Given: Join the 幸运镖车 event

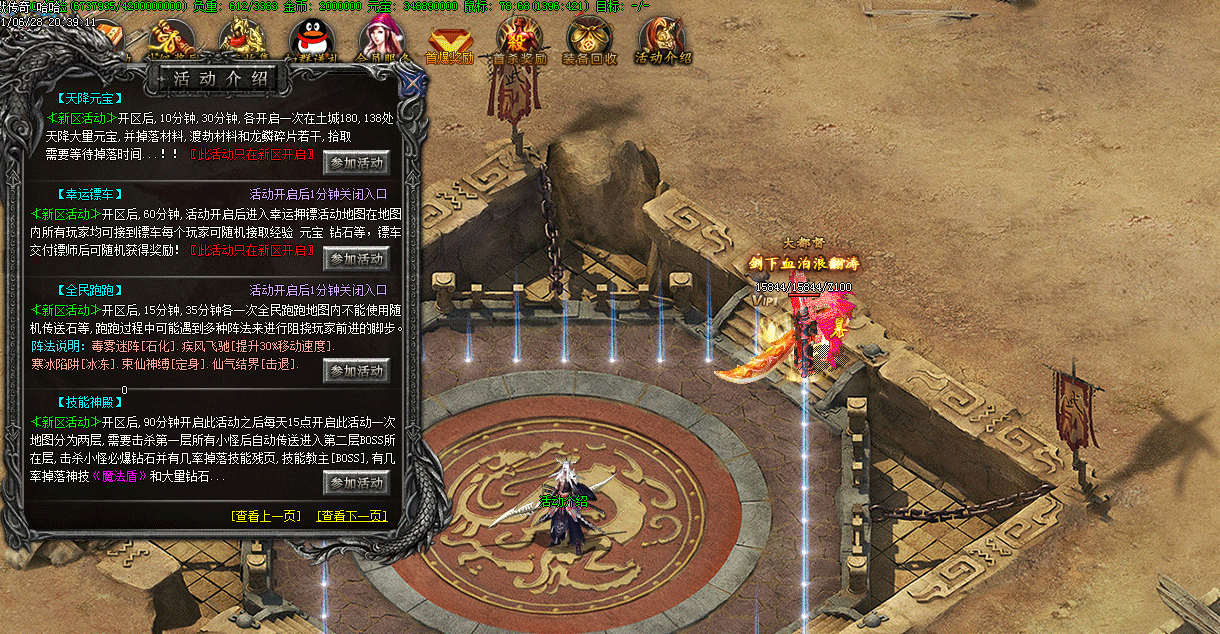Looking at the screenshot, I should point(356,258).
